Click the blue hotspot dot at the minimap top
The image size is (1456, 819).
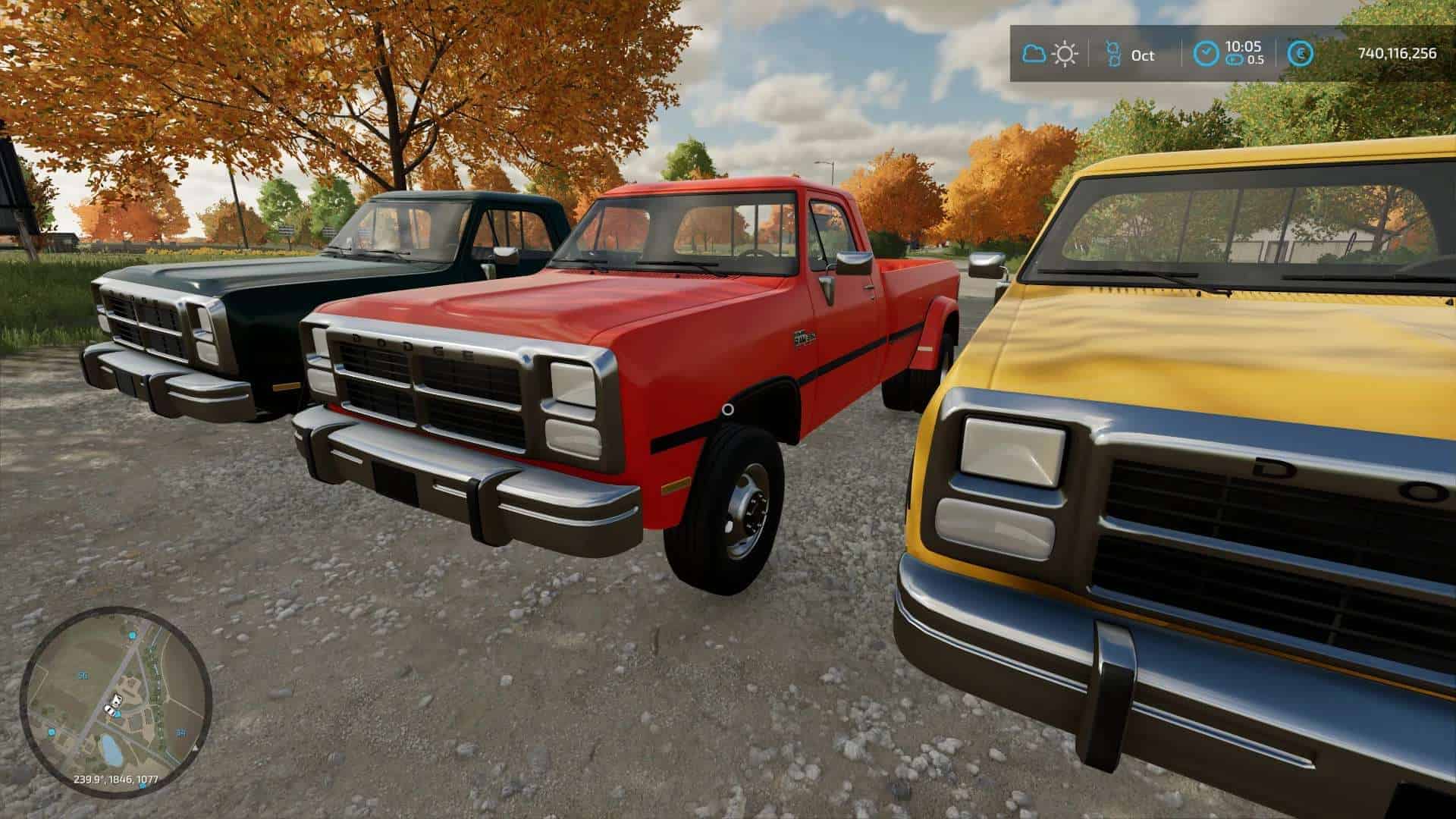[132, 635]
